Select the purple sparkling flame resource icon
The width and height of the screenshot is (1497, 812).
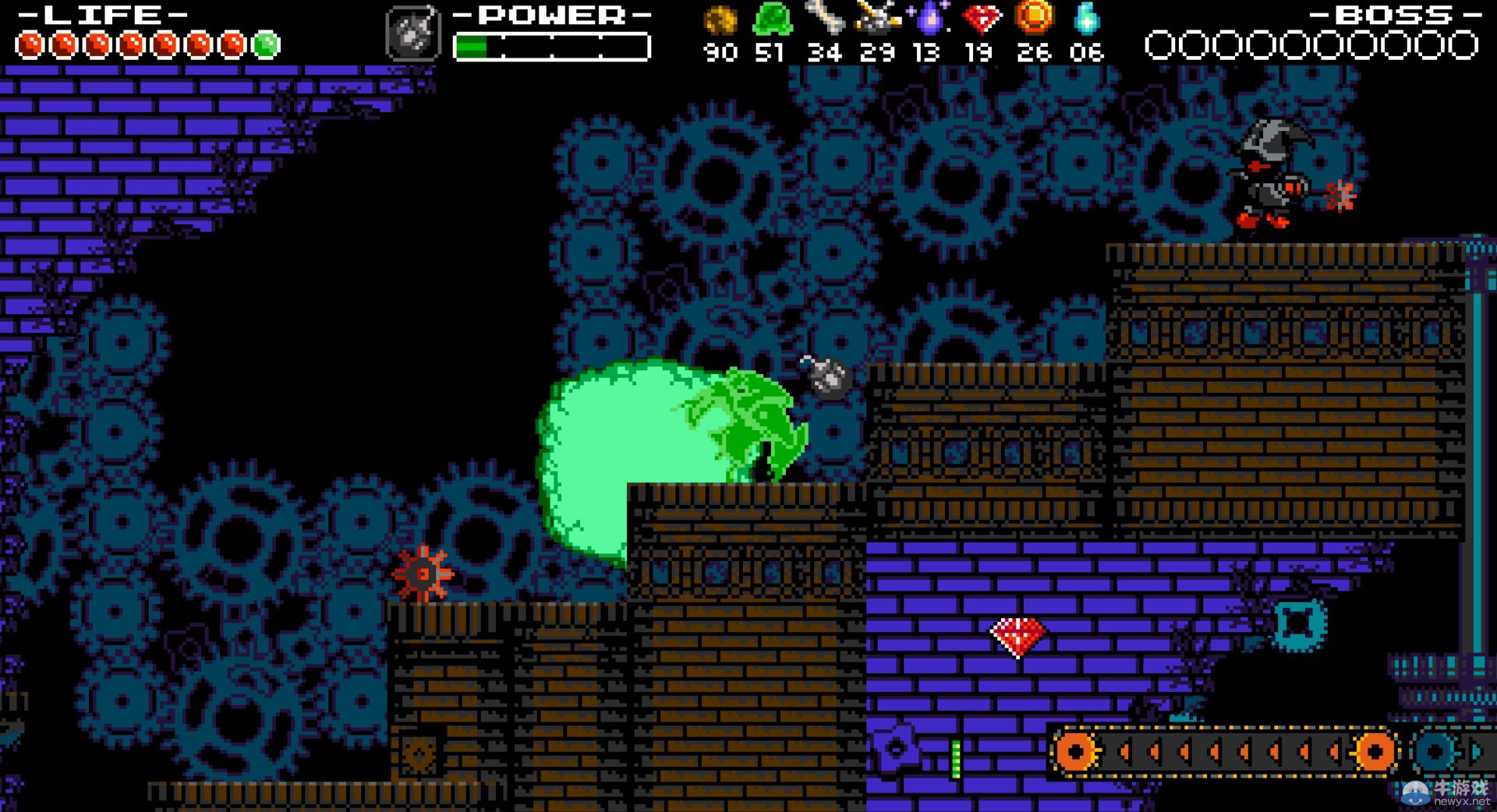coord(929,19)
